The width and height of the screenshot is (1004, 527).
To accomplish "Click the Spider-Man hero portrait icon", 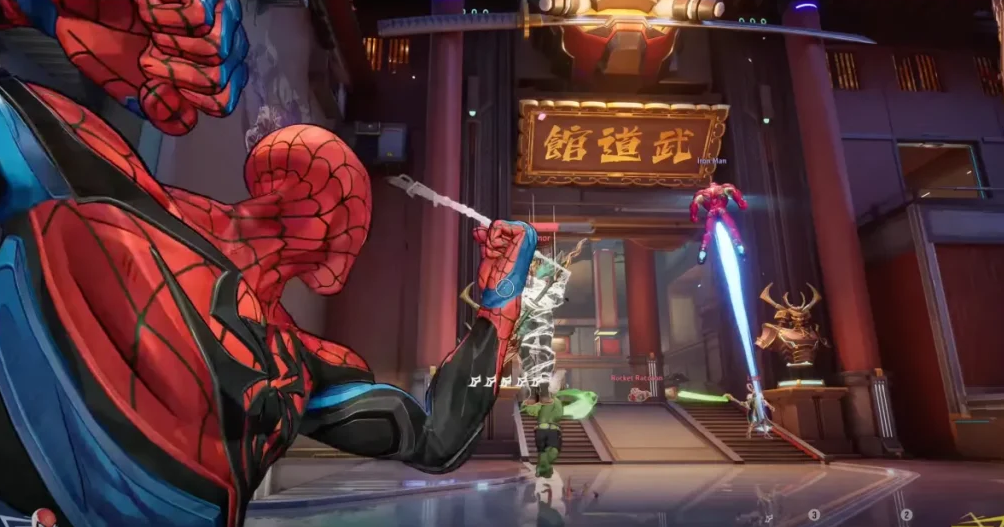I will point(44,518).
